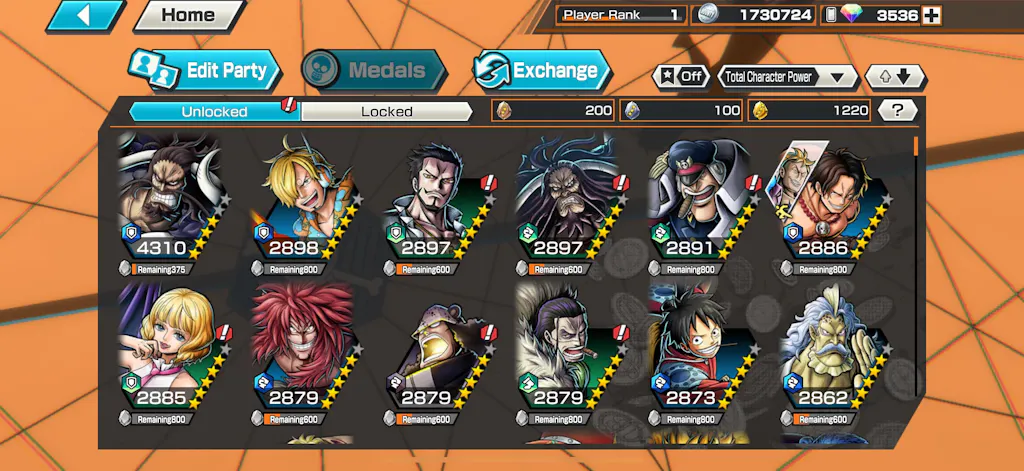Return to the Home screen
Viewport: 1024px width, 471px height.
tap(187, 16)
